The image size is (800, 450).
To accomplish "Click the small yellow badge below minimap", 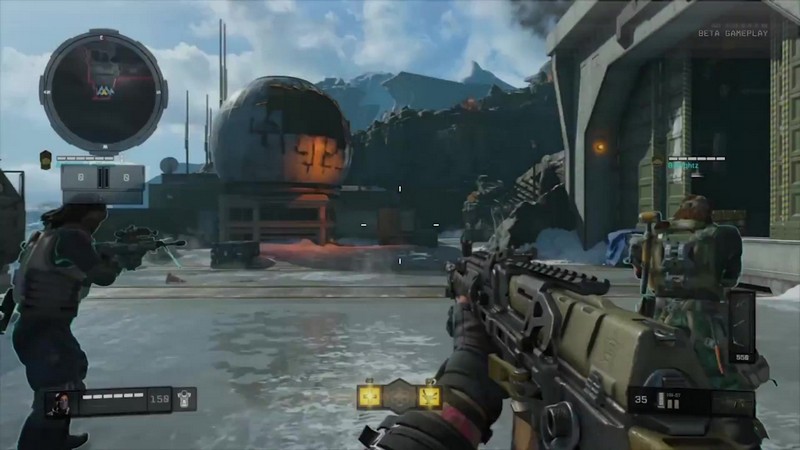I will point(45,158).
